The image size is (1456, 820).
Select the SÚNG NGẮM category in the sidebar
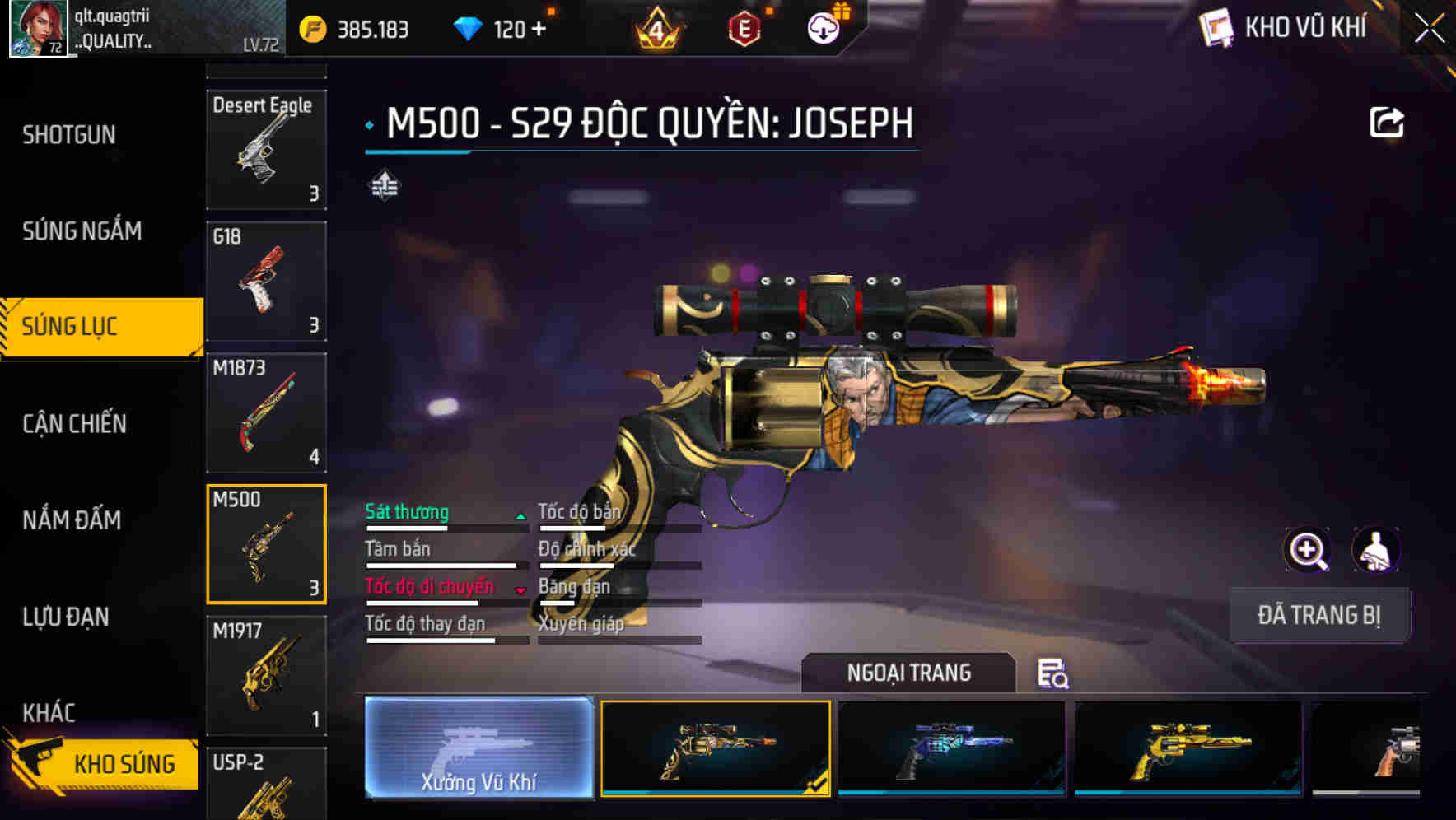[x=82, y=231]
